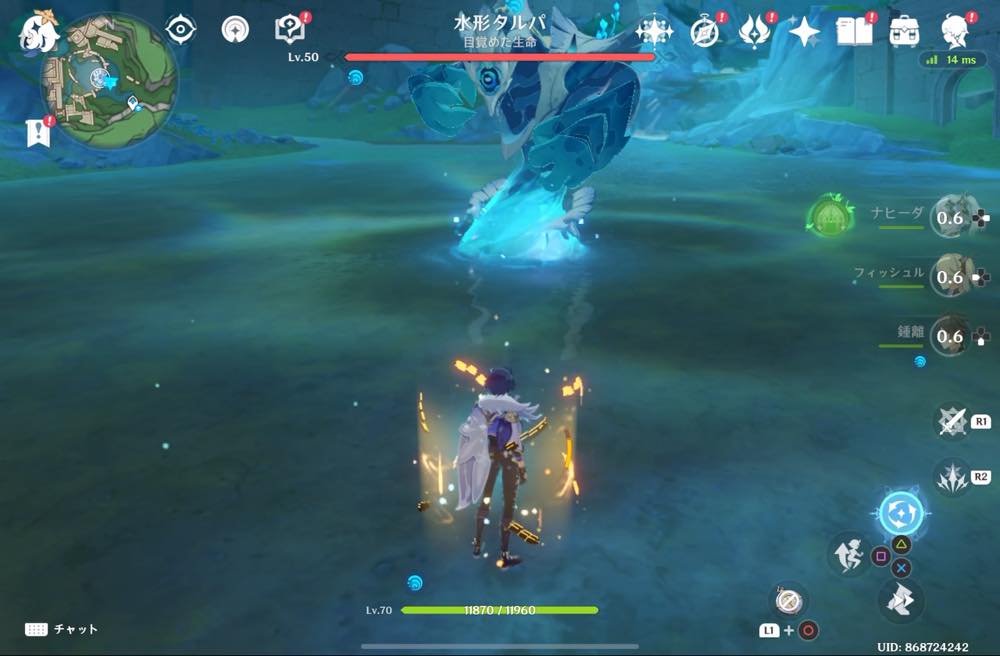This screenshot has width=1000, height=656.
Task: Open the events compass icon
Action: pos(706,32)
